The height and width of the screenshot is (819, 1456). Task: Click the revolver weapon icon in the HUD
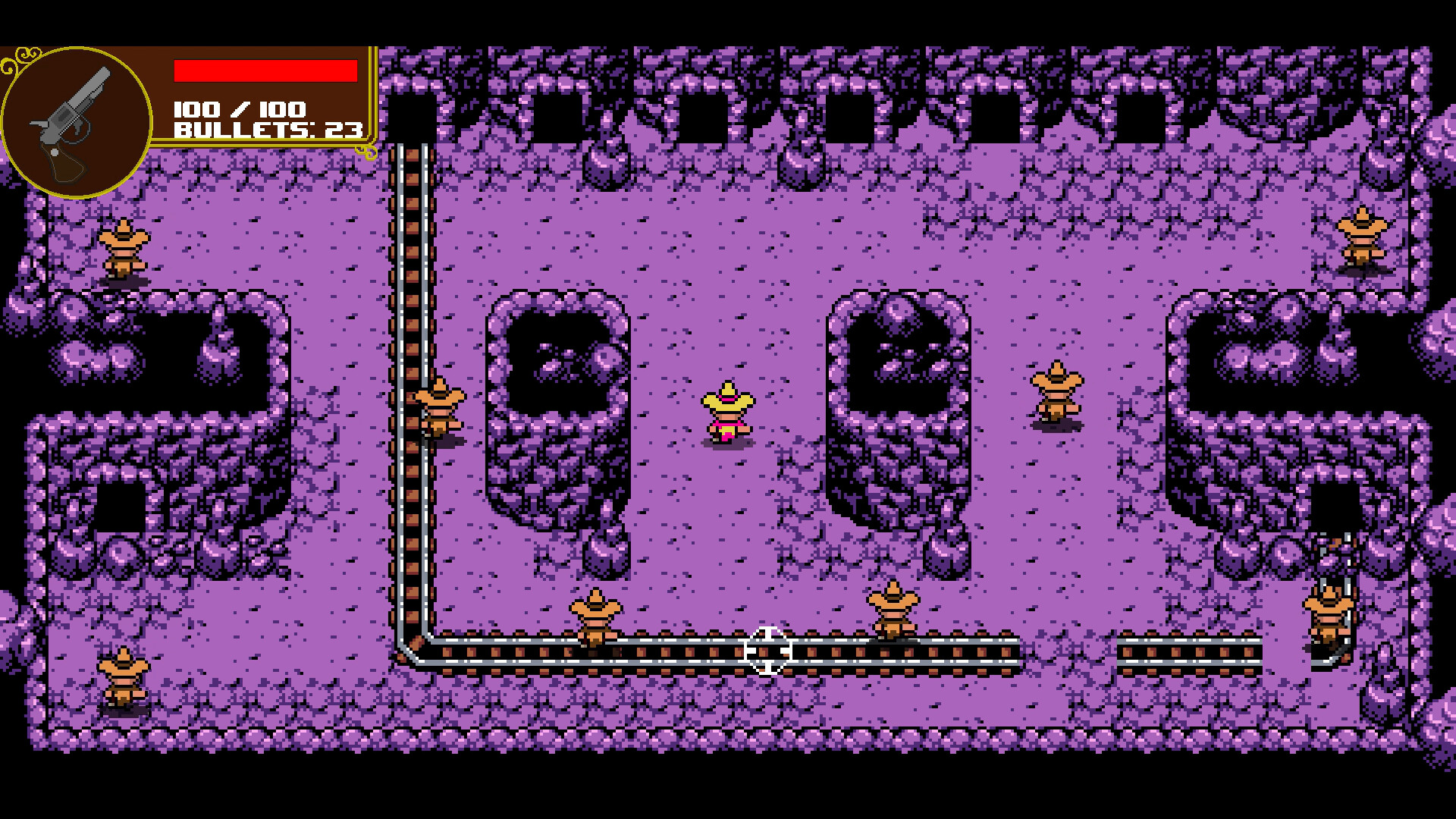76,118
